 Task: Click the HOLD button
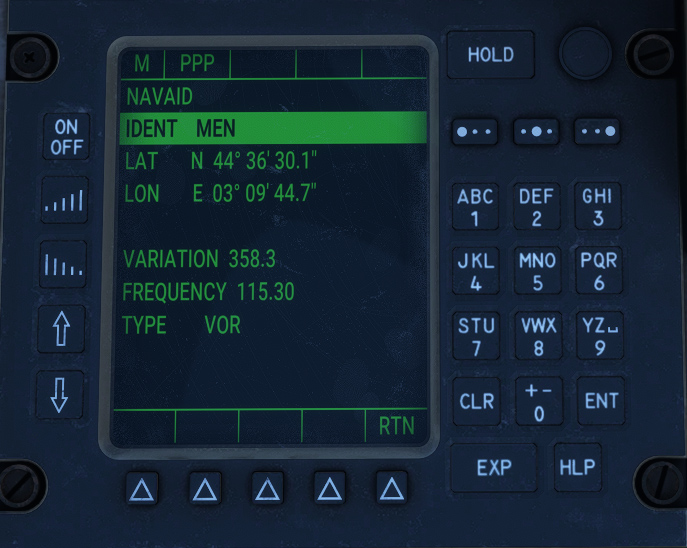490,56
